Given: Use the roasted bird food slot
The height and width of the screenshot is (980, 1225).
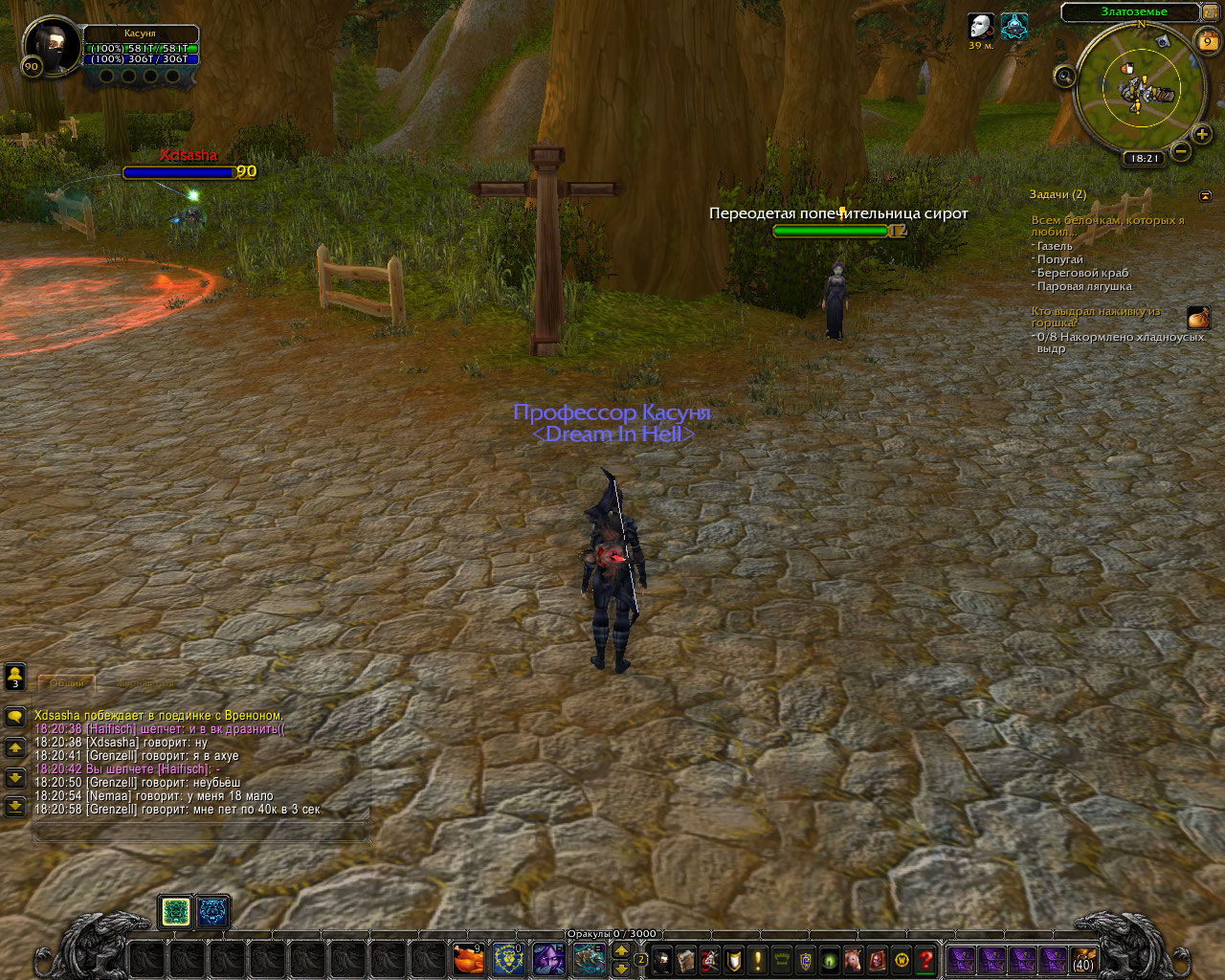Looking at the screenshot, I should coord(468,958).
